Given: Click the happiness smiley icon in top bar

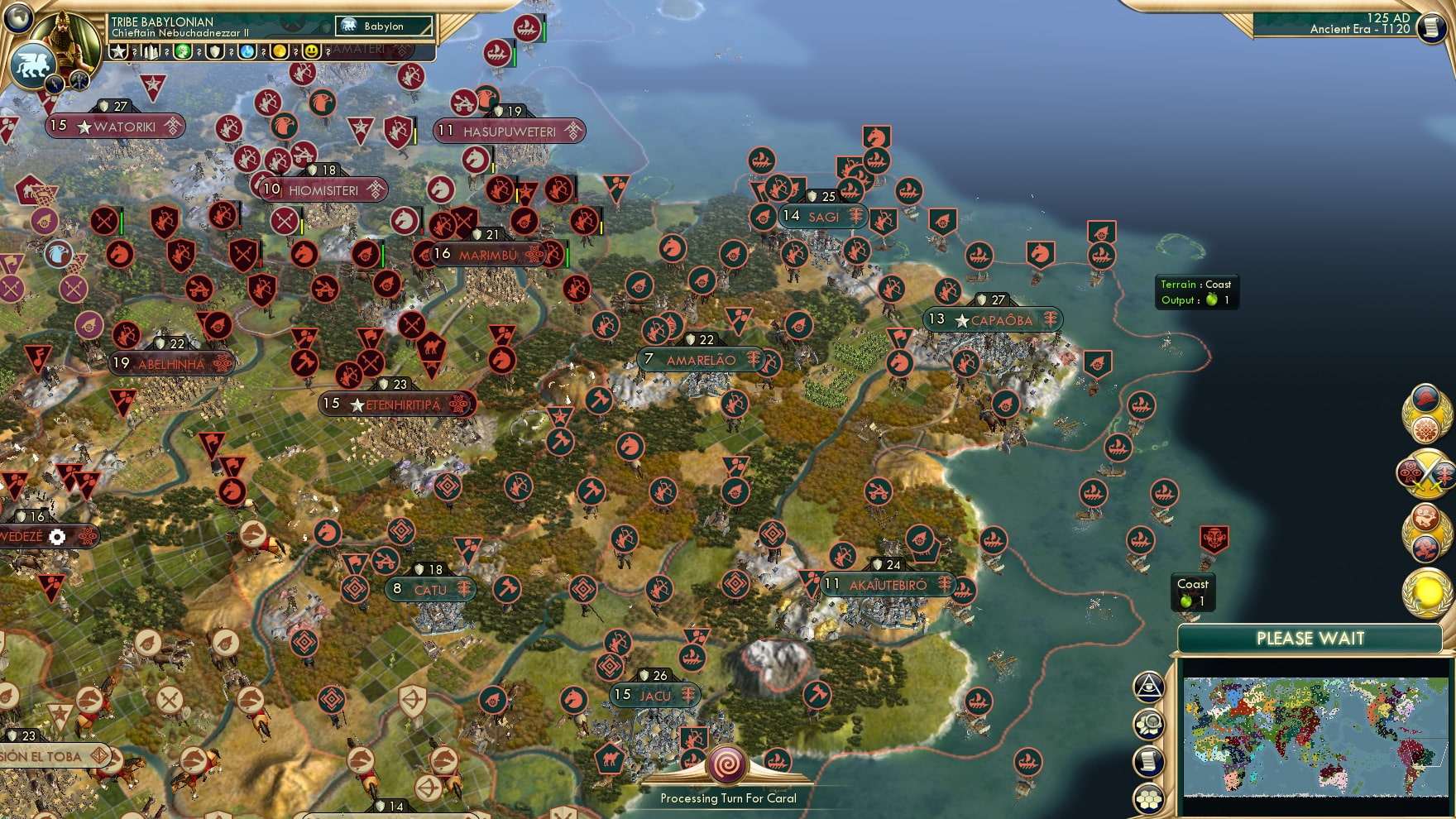Looking at the screenshot, I should pos(309,52).
